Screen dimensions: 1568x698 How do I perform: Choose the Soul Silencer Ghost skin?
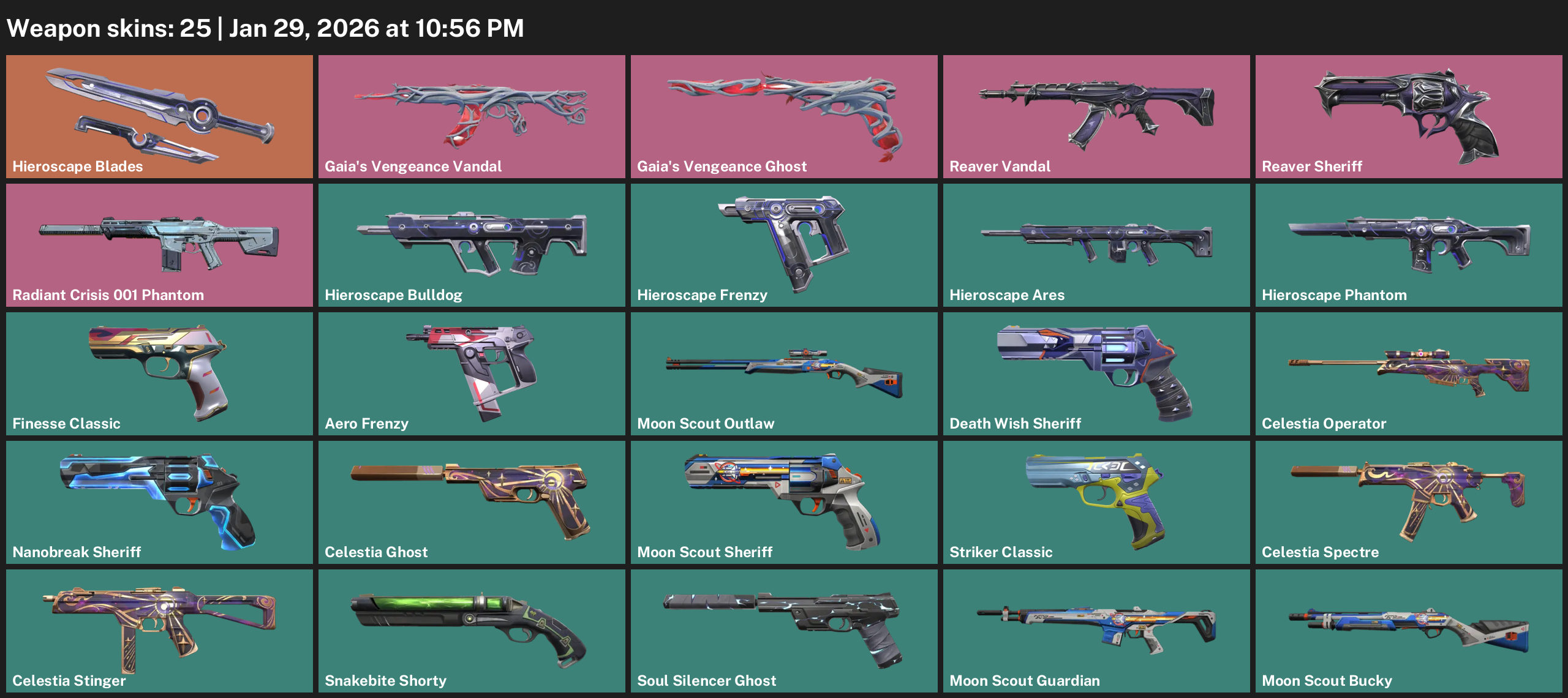pyautogui.click(x=784, y=631)
